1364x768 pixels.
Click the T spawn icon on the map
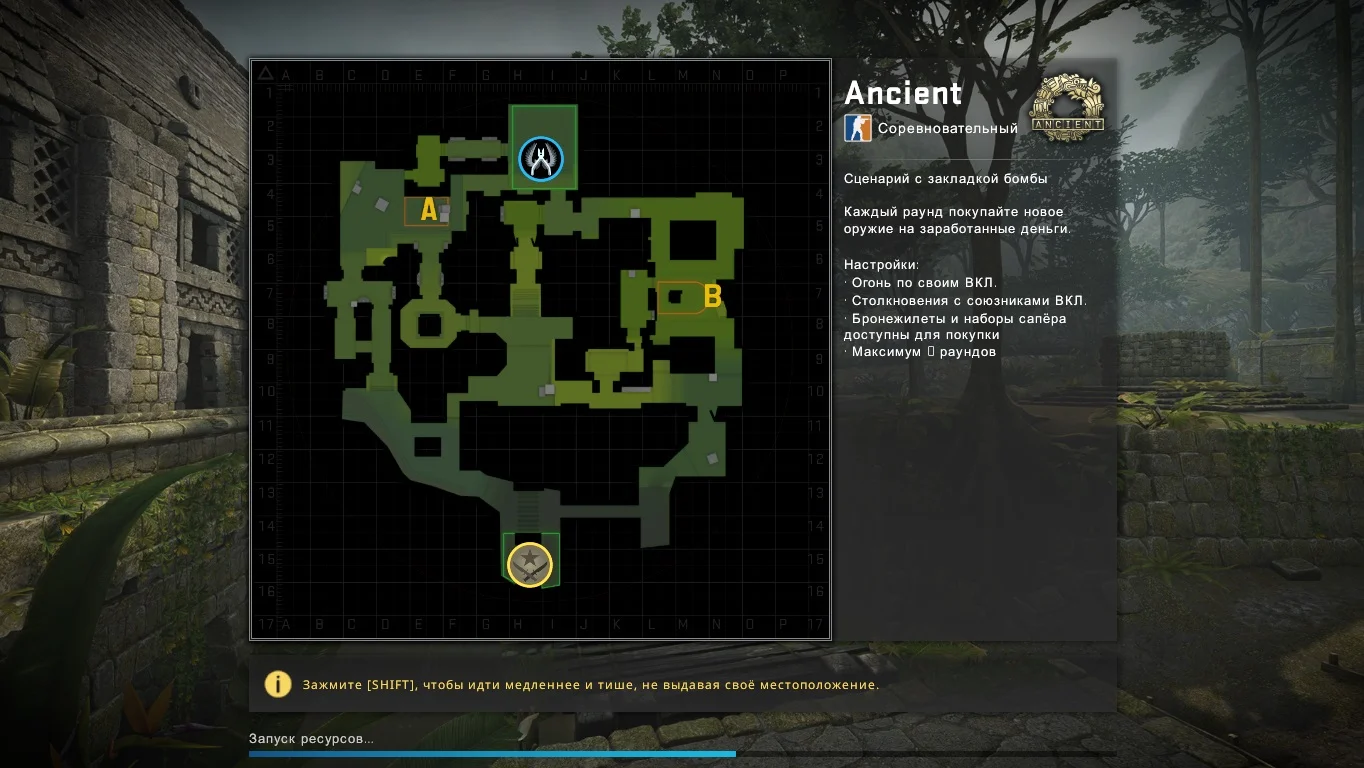(x=530, y=564)
